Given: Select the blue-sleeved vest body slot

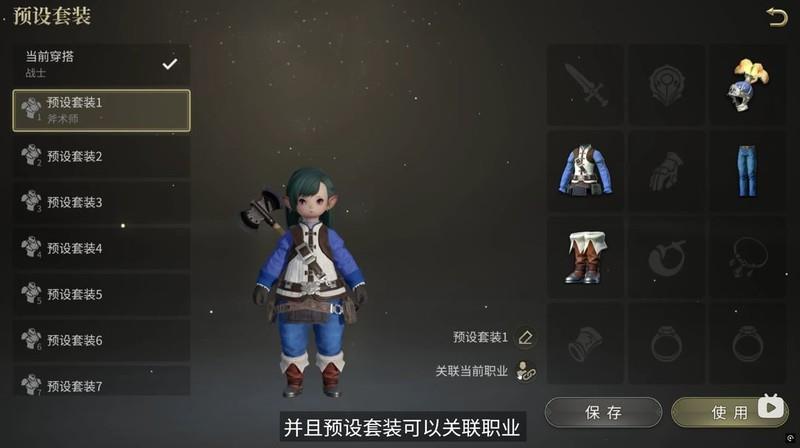Looking at the screenshot, I should (x=585, y=171).
